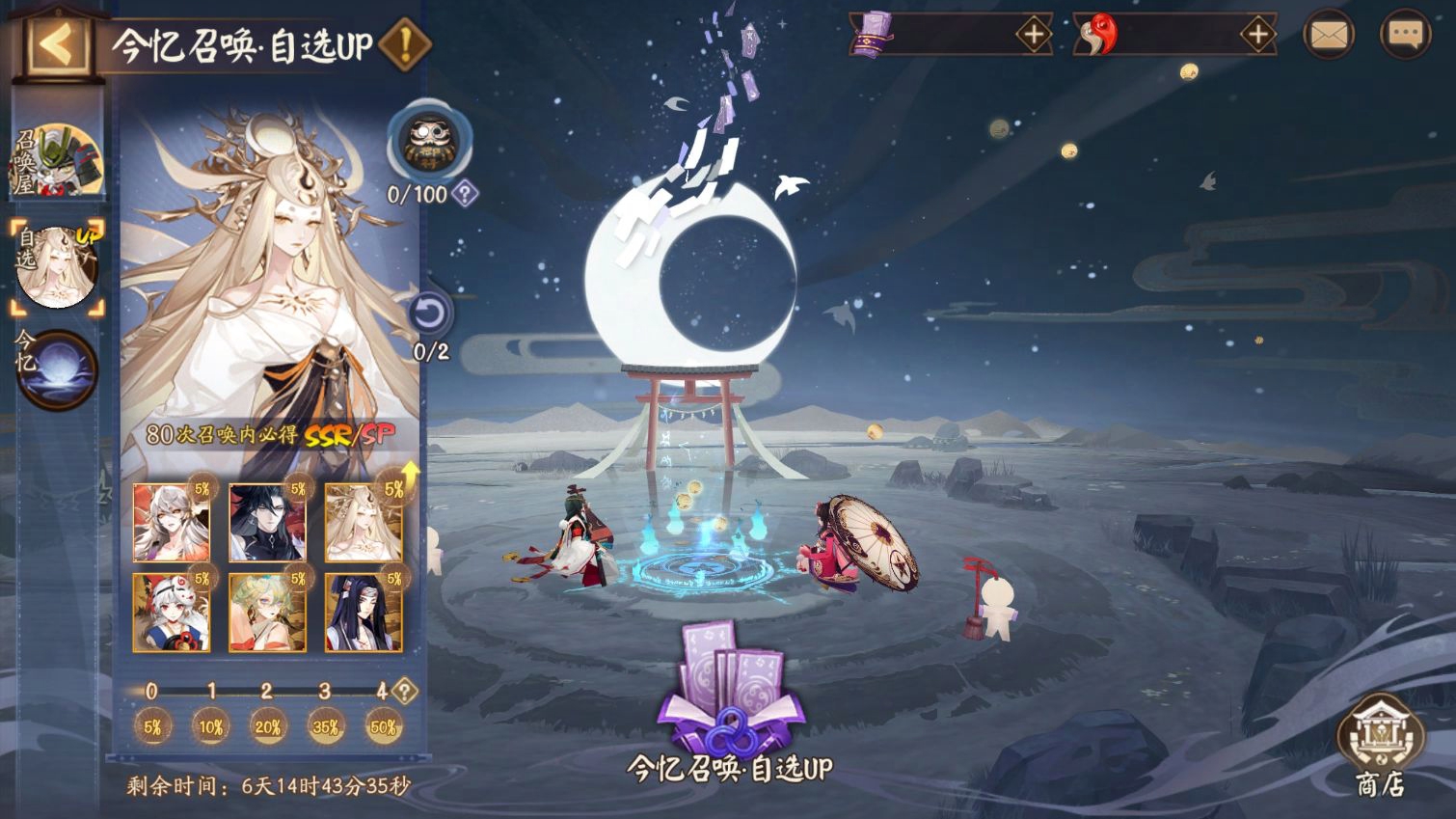Open the yellow exclamation info icon
This screenshot has width=1456, height=819.
[404, 43]
